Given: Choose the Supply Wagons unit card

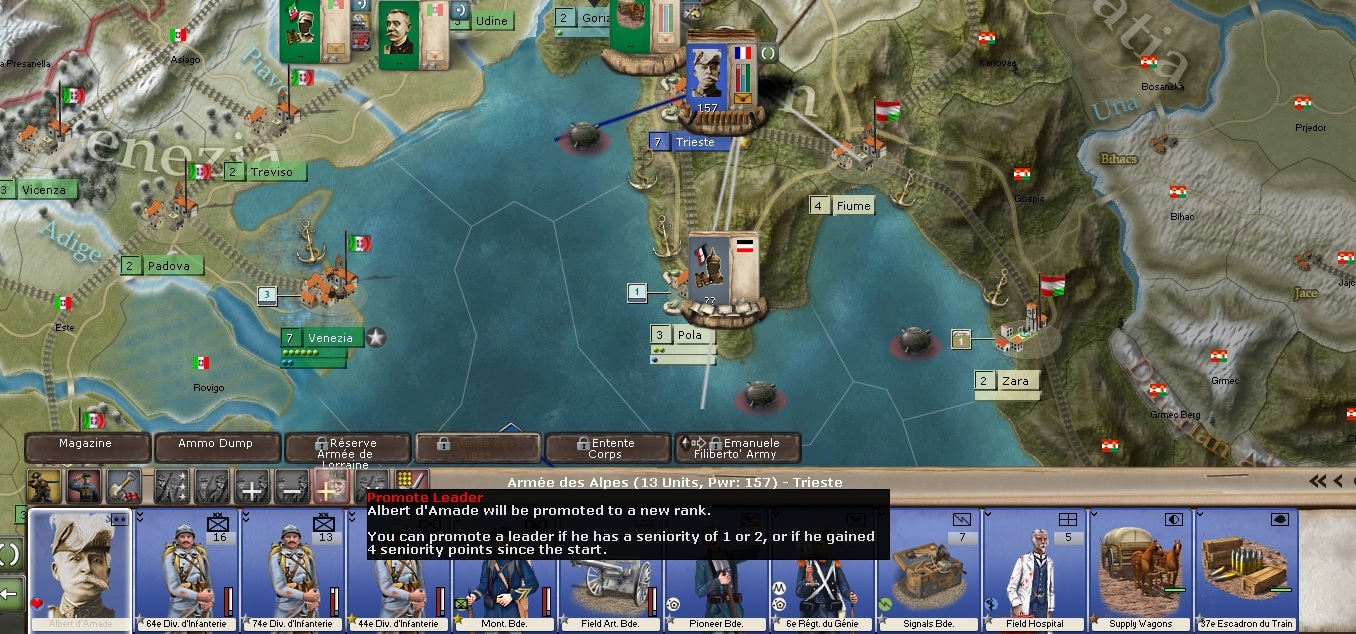Looking at the screenshot, I should [1140, 569].
